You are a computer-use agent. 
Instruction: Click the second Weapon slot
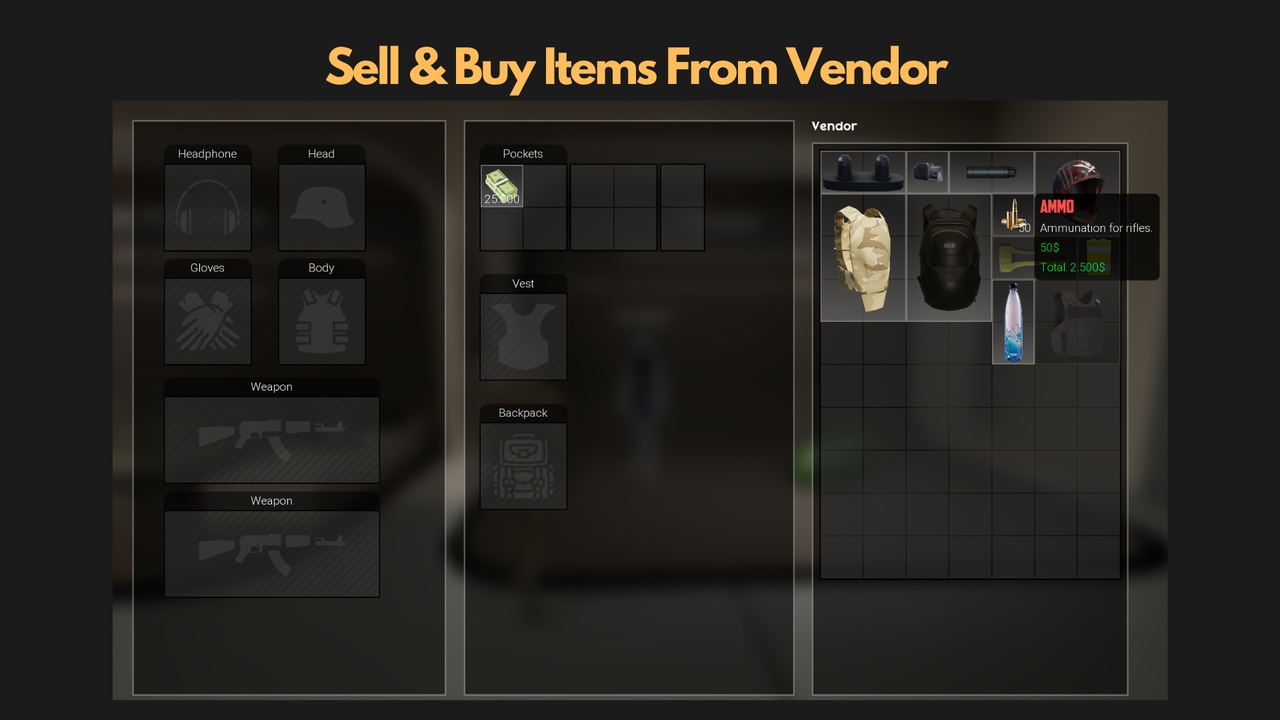point(271,554)
